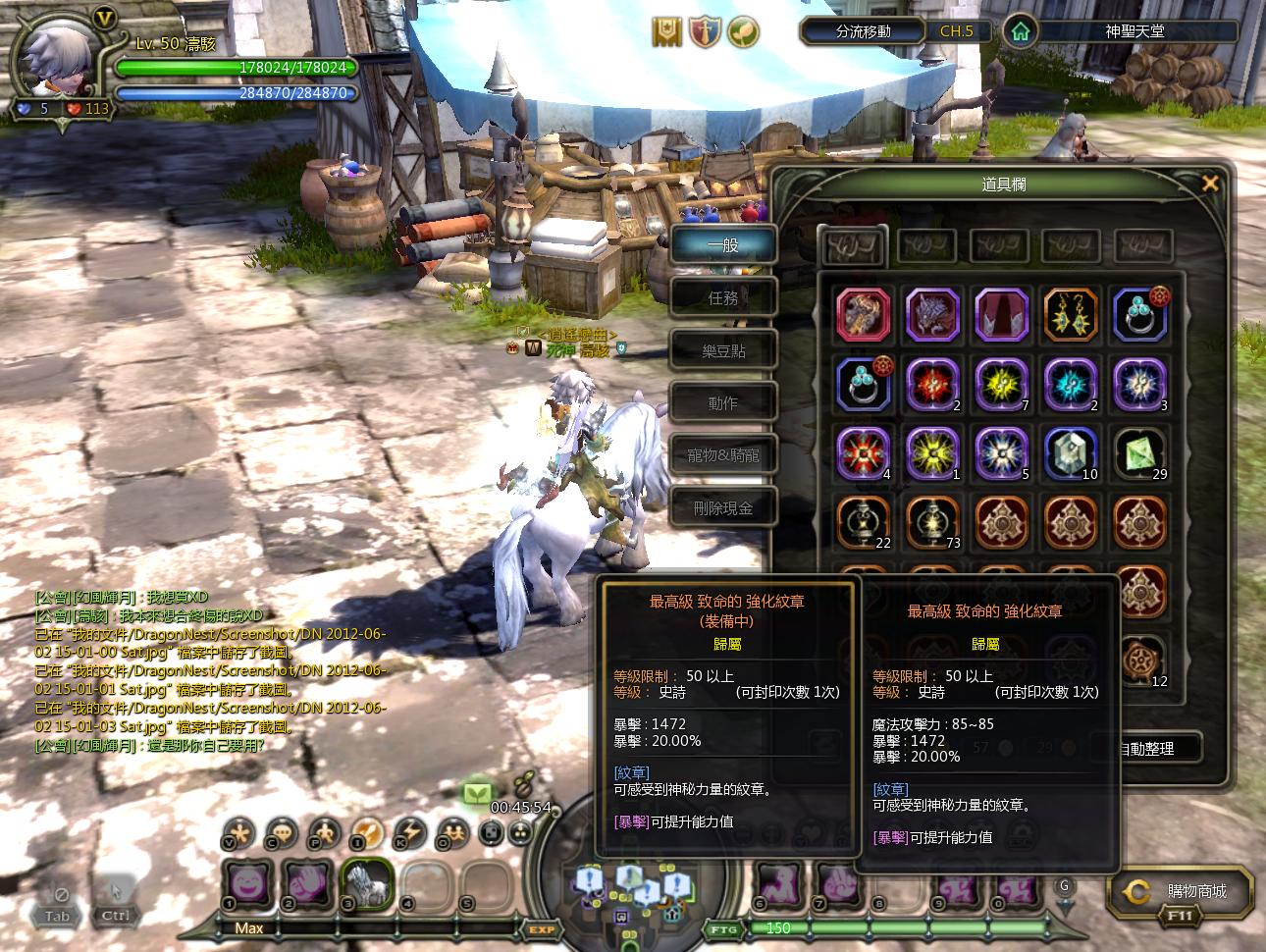Select the 動作 tab

[x=723, y=402]
